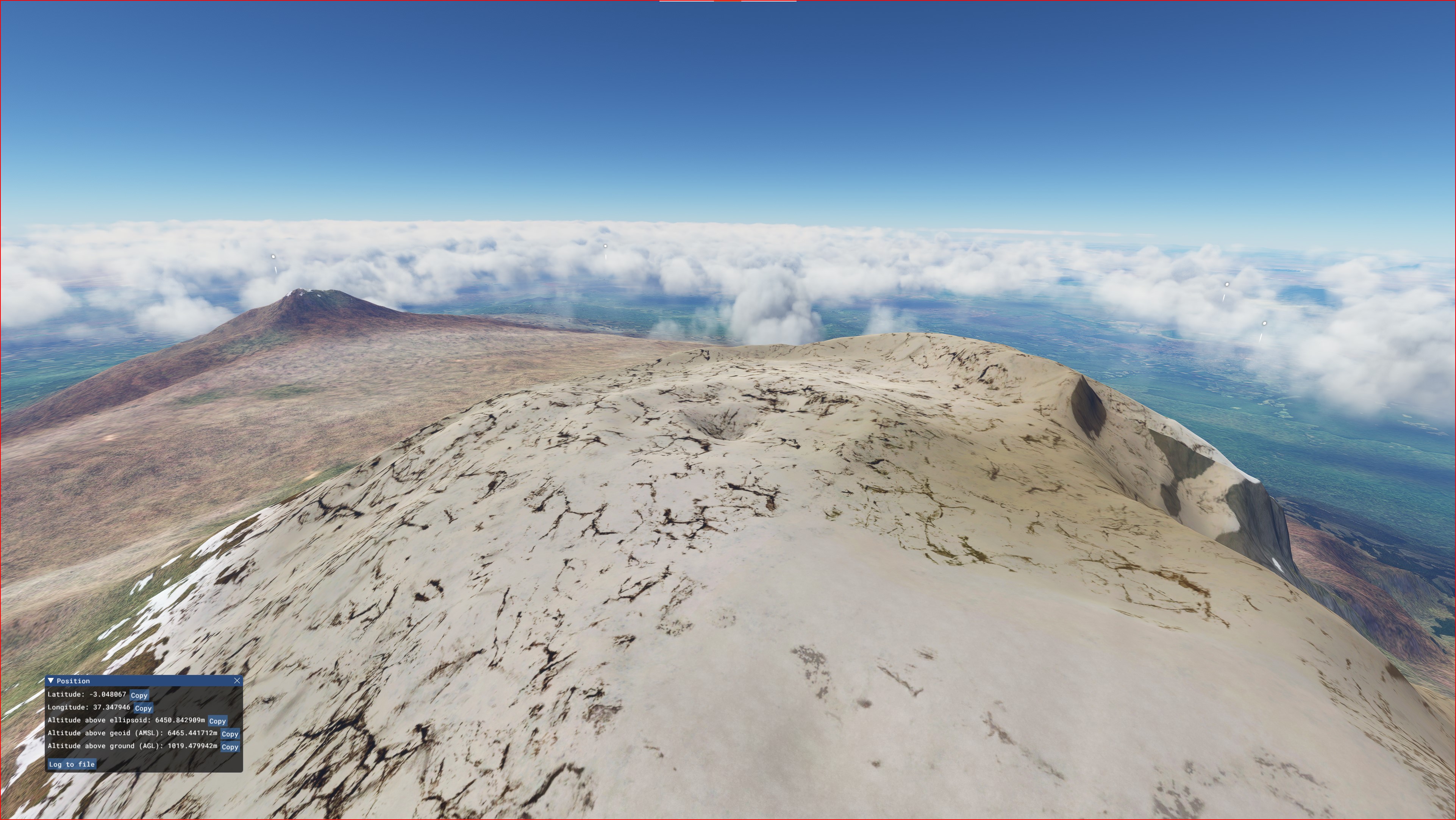Copy the Longitude value
1456x820 pixels.
143,708
